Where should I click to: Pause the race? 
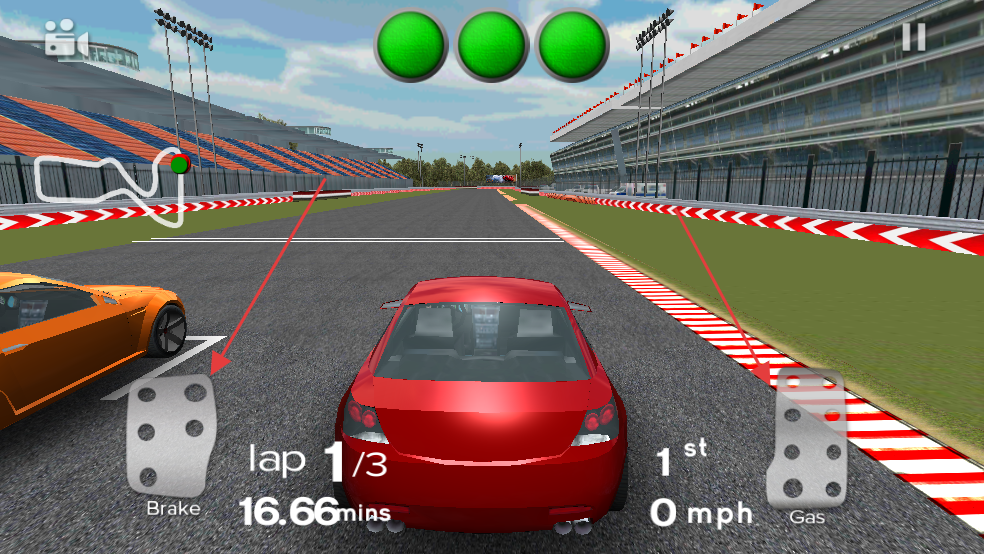coord(913,37)
